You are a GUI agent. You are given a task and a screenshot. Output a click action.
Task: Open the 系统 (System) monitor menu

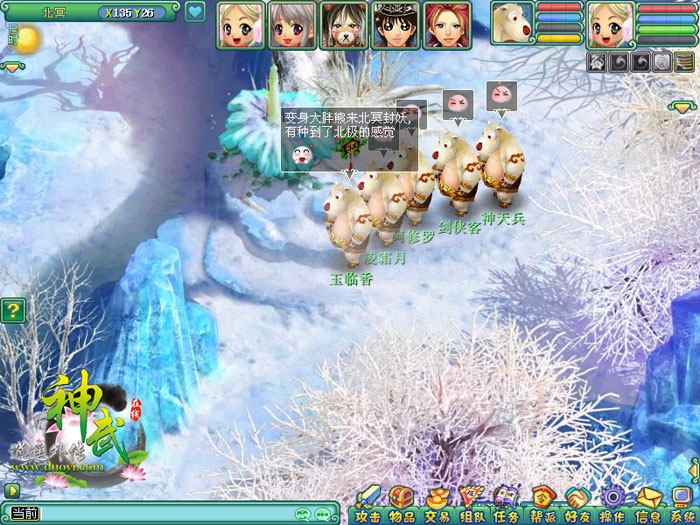(682, 504)
